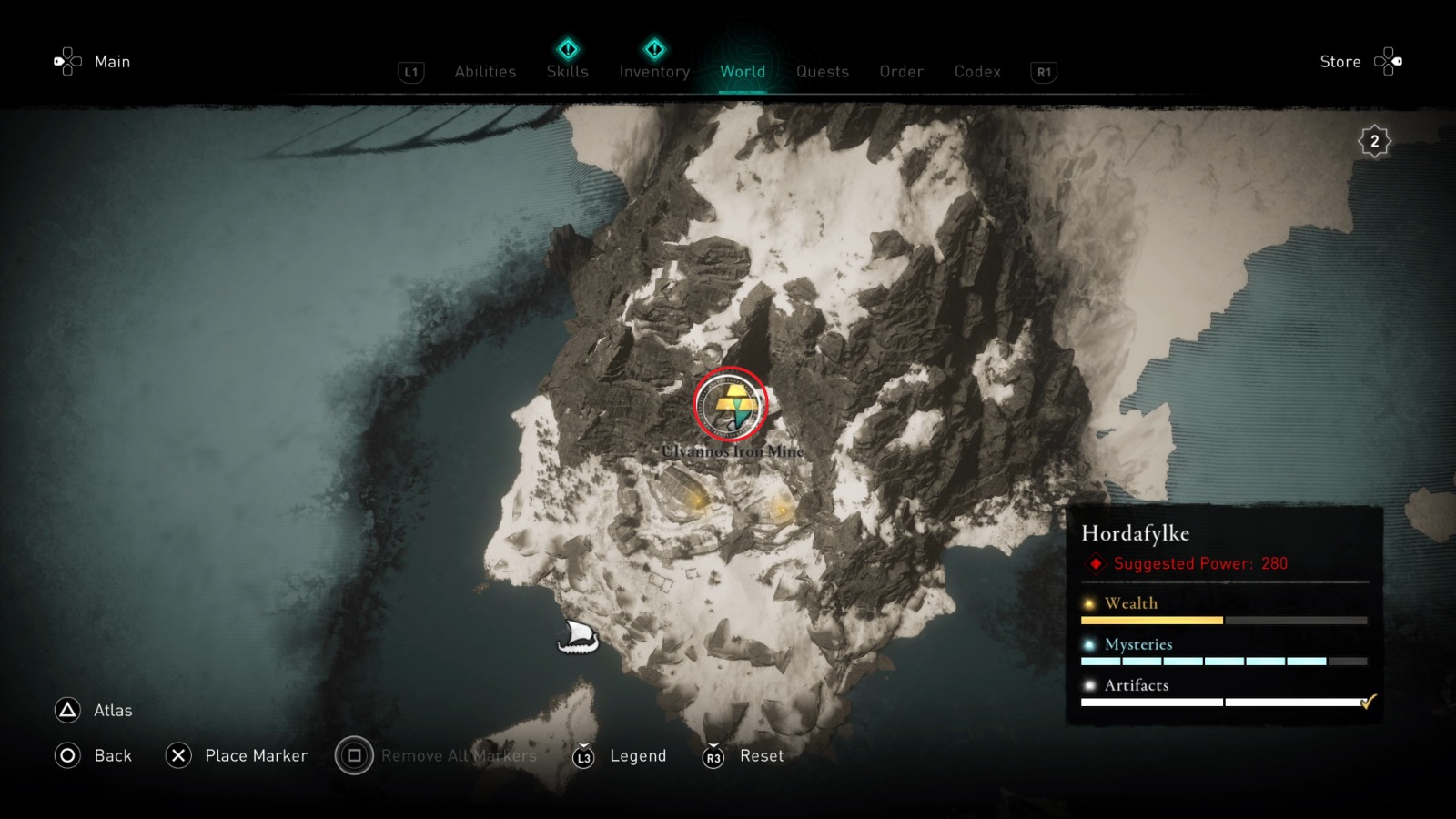Click the Artifacts completion checkmark
The height and width of the screenshot is (819, 1456).
(x=1368, y=703)
